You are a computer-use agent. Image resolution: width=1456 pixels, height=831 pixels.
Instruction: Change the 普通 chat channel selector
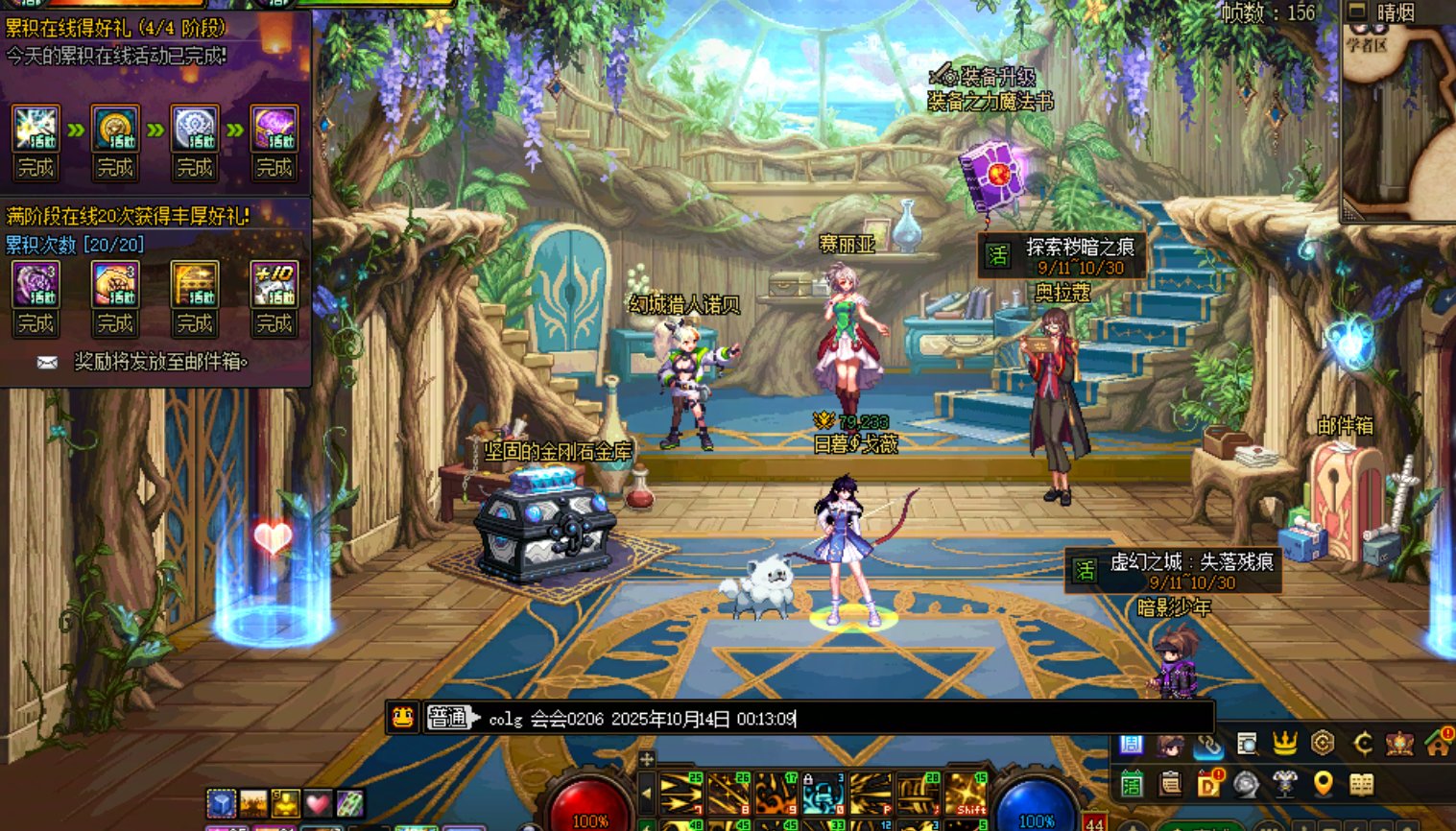click(x=451, y=718)
